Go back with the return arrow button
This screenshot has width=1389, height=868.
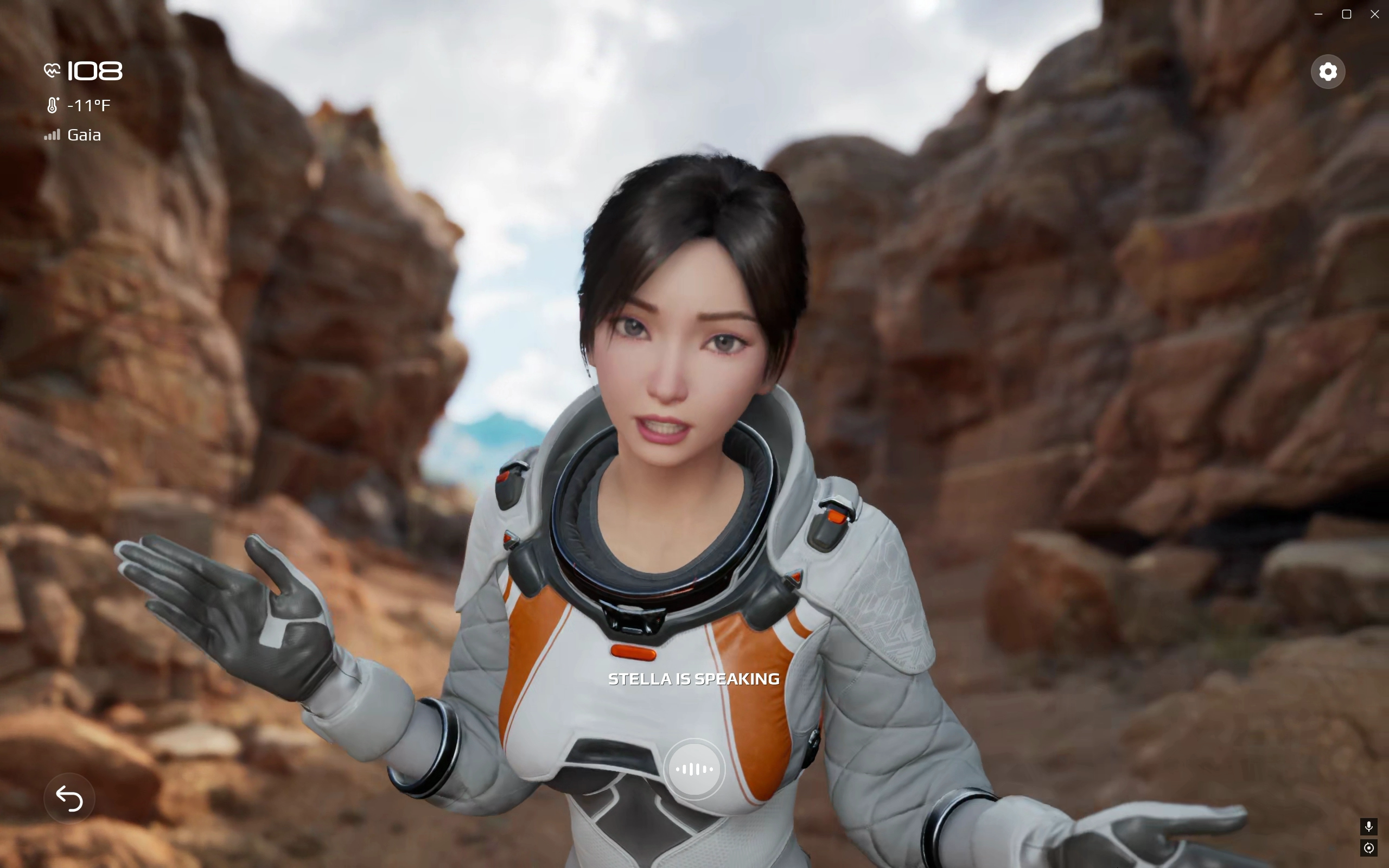coord(69,798)
